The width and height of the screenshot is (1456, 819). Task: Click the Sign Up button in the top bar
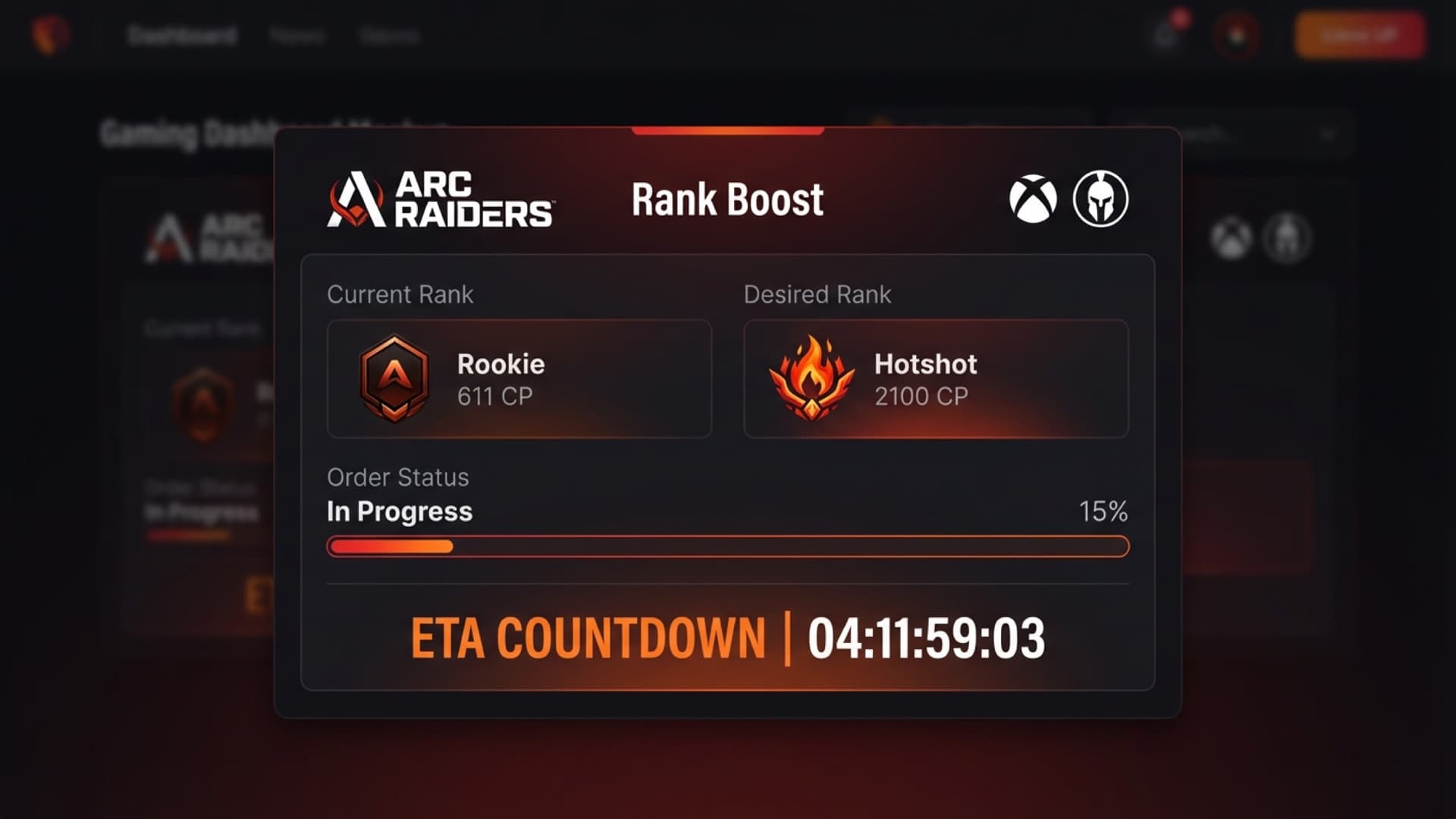[x=1360, y=34]
